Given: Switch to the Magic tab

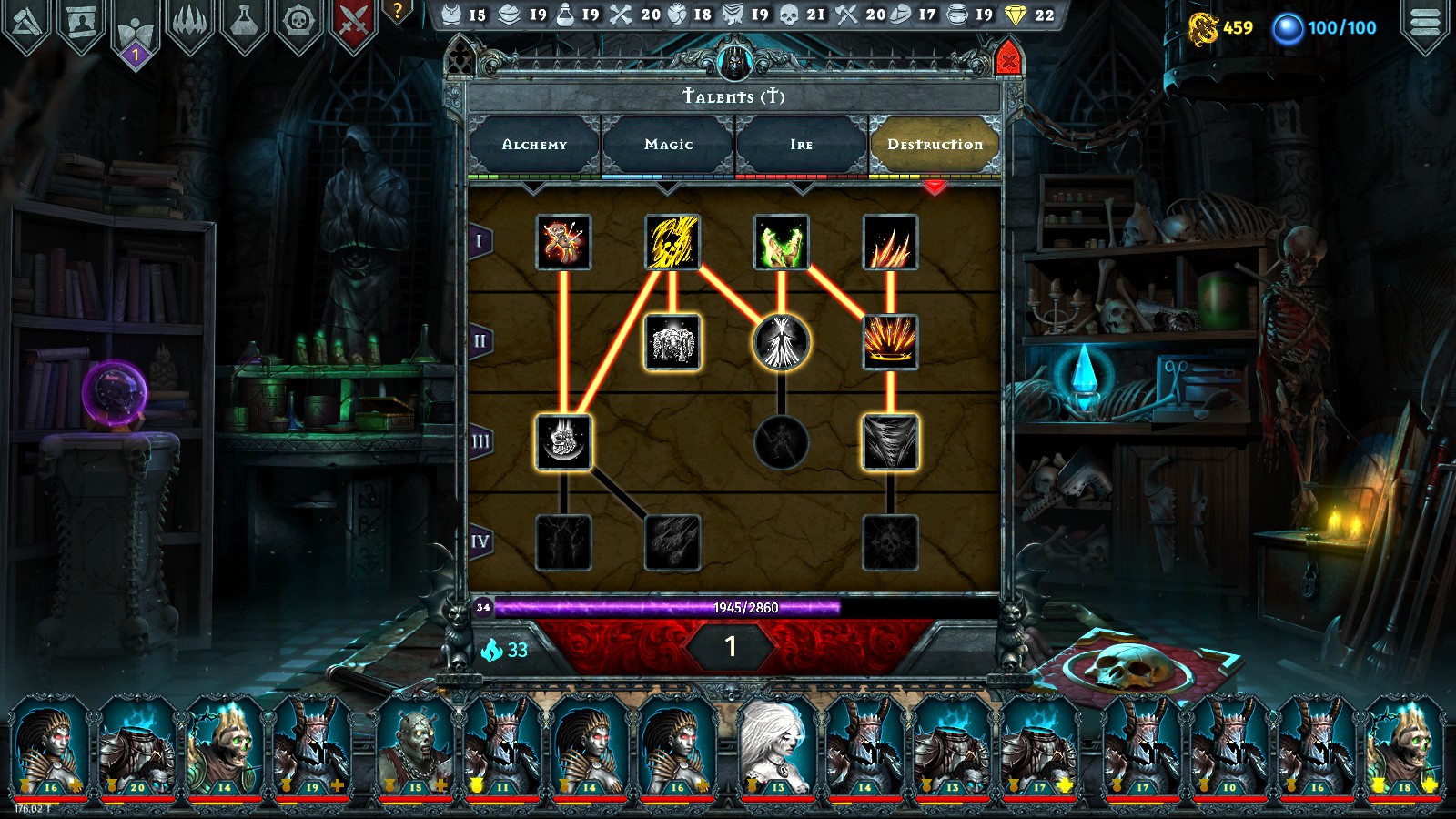Looking at the screenshot, I should (x=668, y=144).
